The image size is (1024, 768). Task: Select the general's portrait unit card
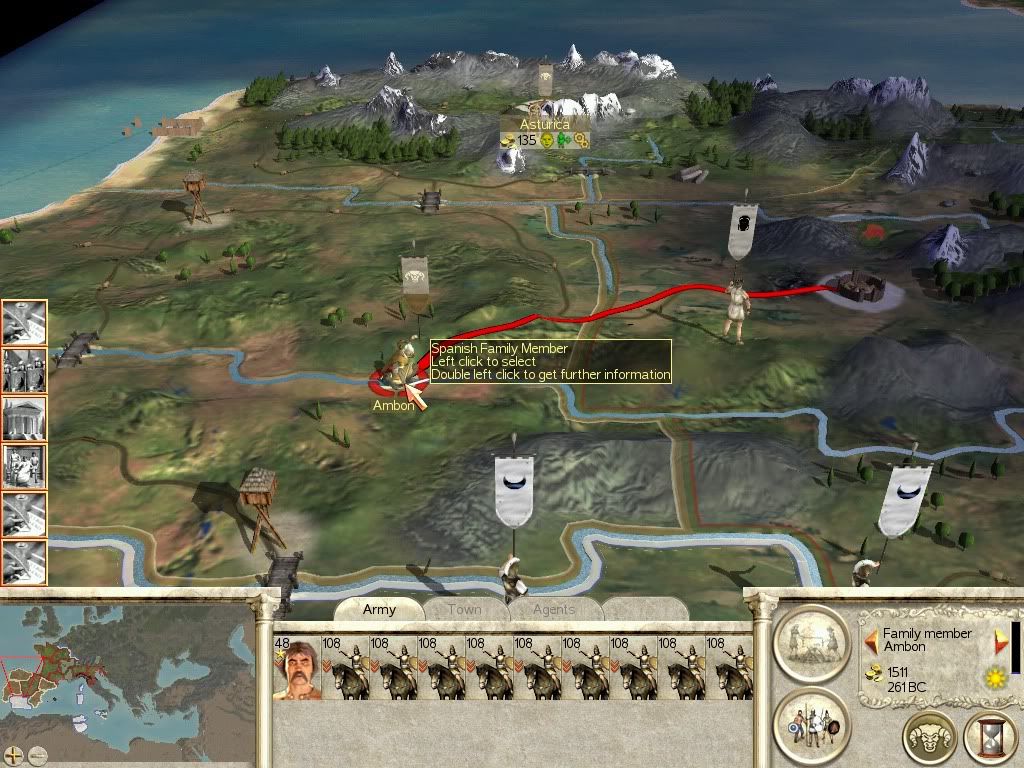[295, 669]
